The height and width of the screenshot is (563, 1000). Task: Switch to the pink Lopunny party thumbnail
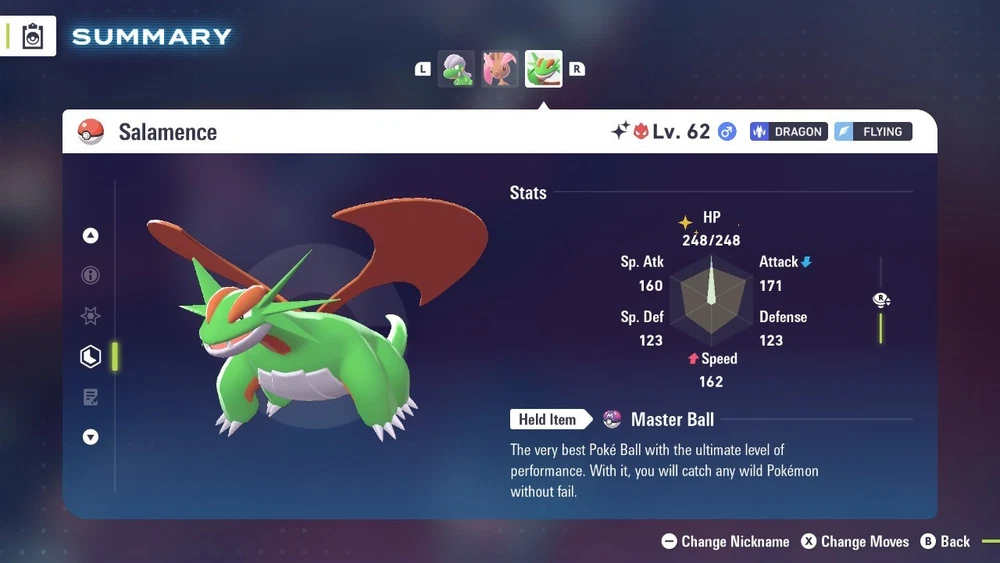click(500, 69)
